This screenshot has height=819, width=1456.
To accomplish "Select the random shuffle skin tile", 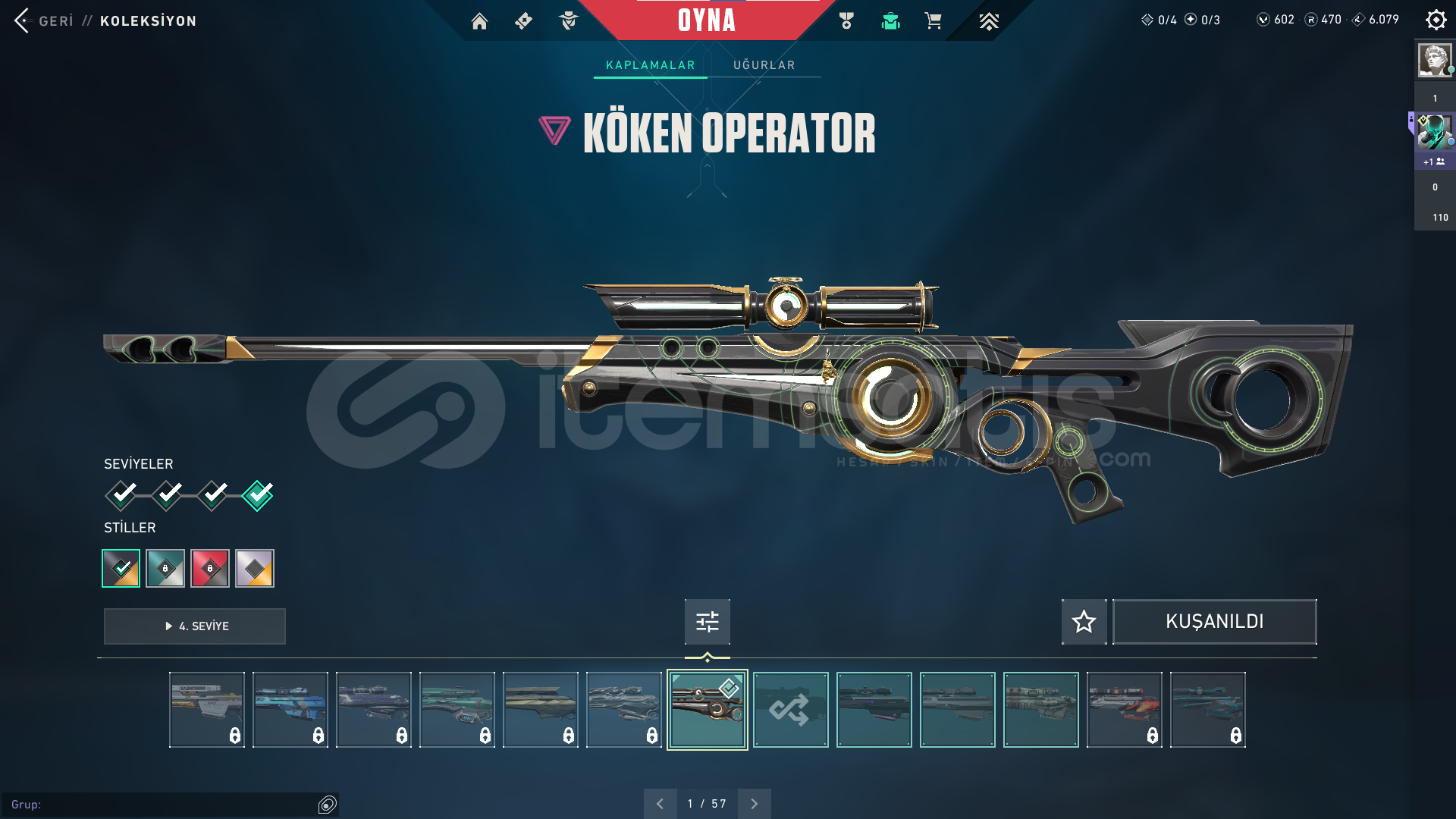I will [790, 710].
